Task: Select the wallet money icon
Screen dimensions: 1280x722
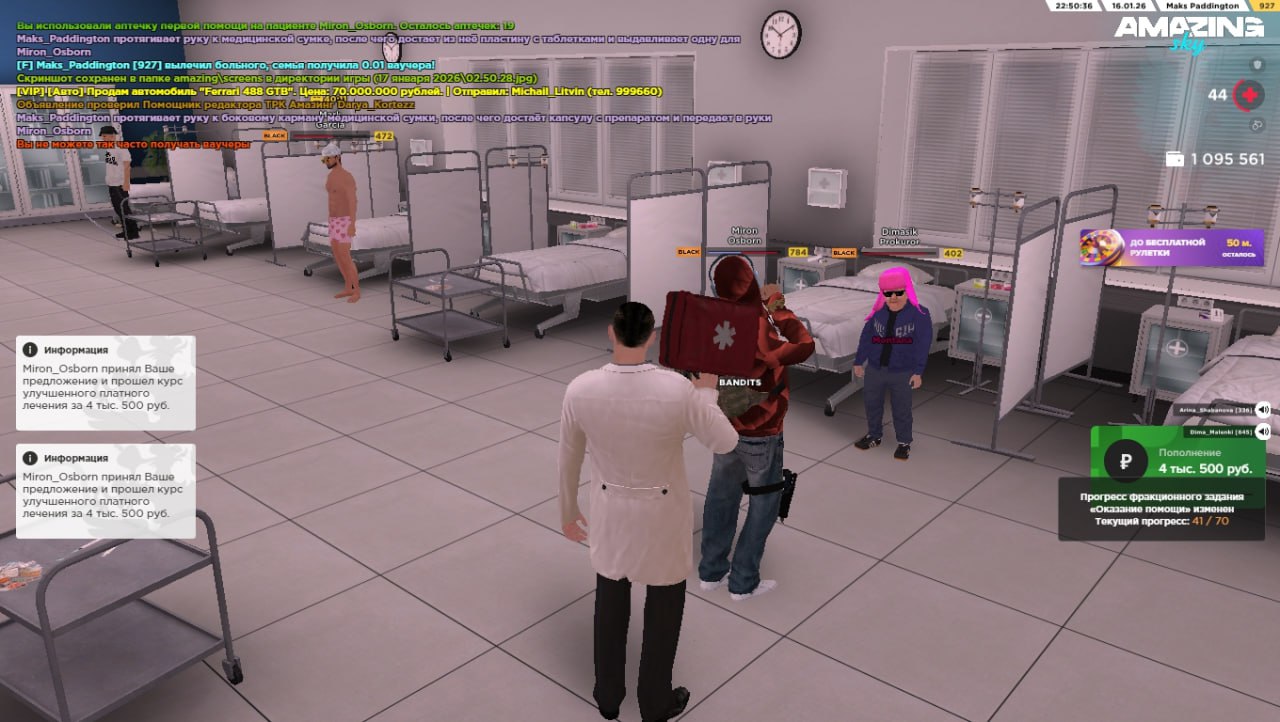Action: pos(1175,159)
